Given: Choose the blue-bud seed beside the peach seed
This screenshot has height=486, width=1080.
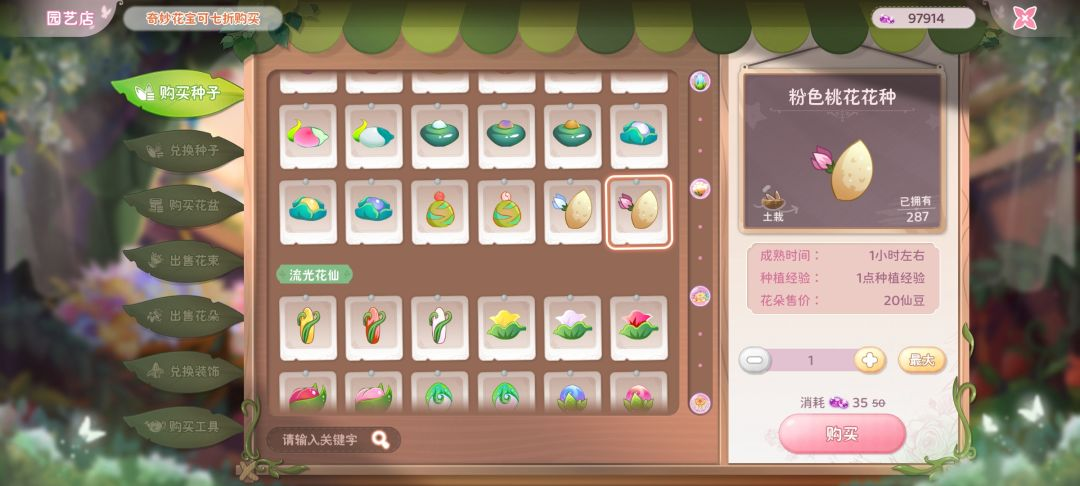Looking at the screenshot, I should pos(573,211).
